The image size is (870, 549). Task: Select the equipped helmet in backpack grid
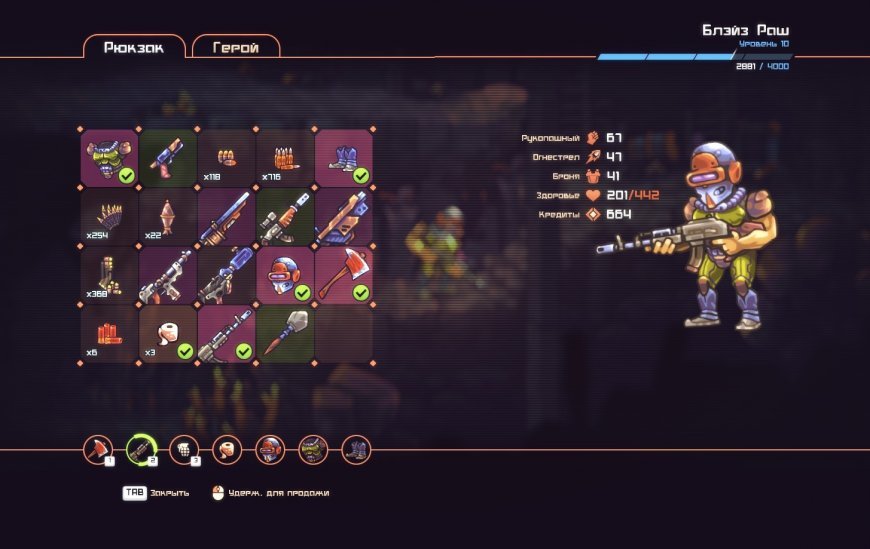click(x=285, y=275)
